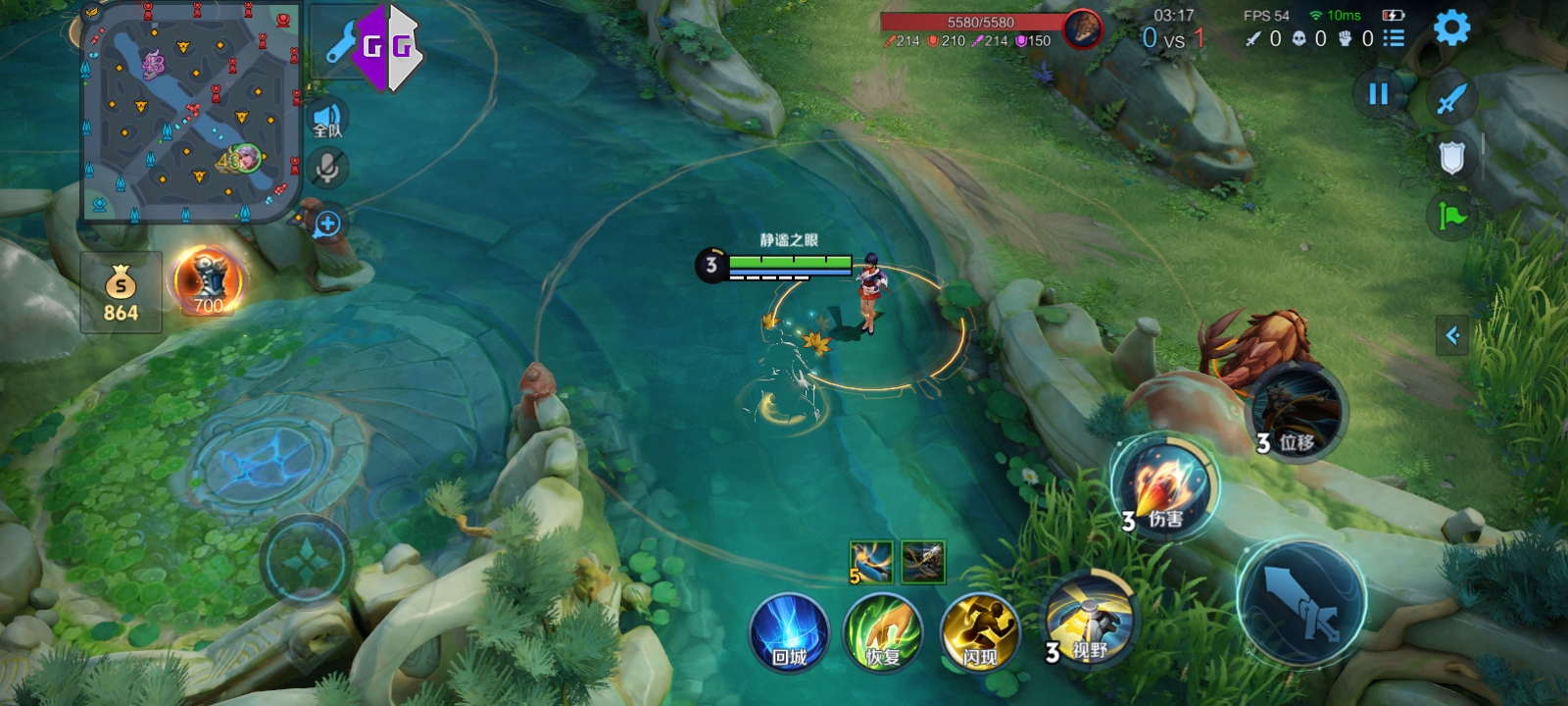Use the 位移 dash skill

pyautogui.click(x=1297, y=412)
